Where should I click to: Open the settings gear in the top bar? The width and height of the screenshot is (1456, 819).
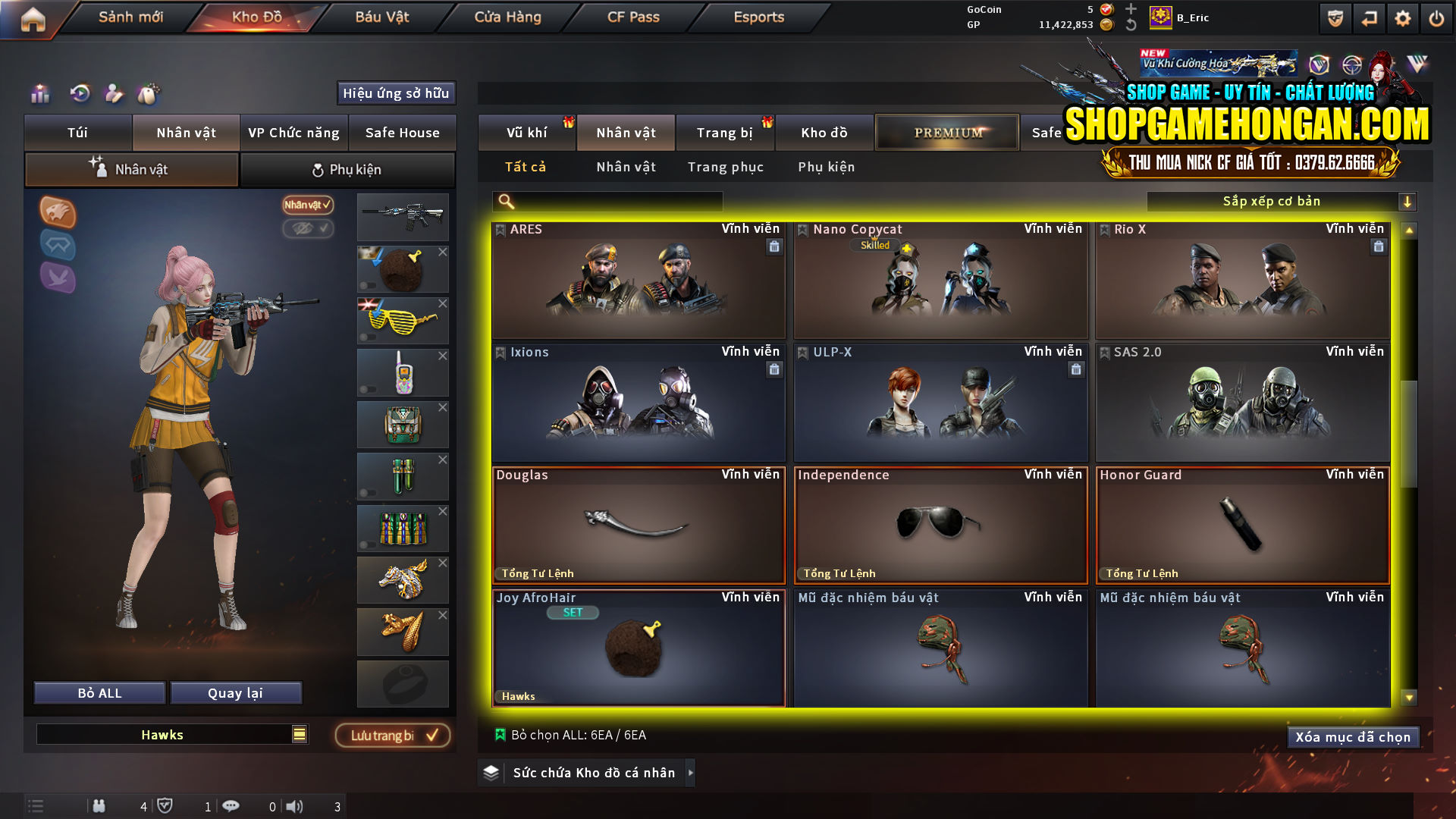(x=1402, y=17)
